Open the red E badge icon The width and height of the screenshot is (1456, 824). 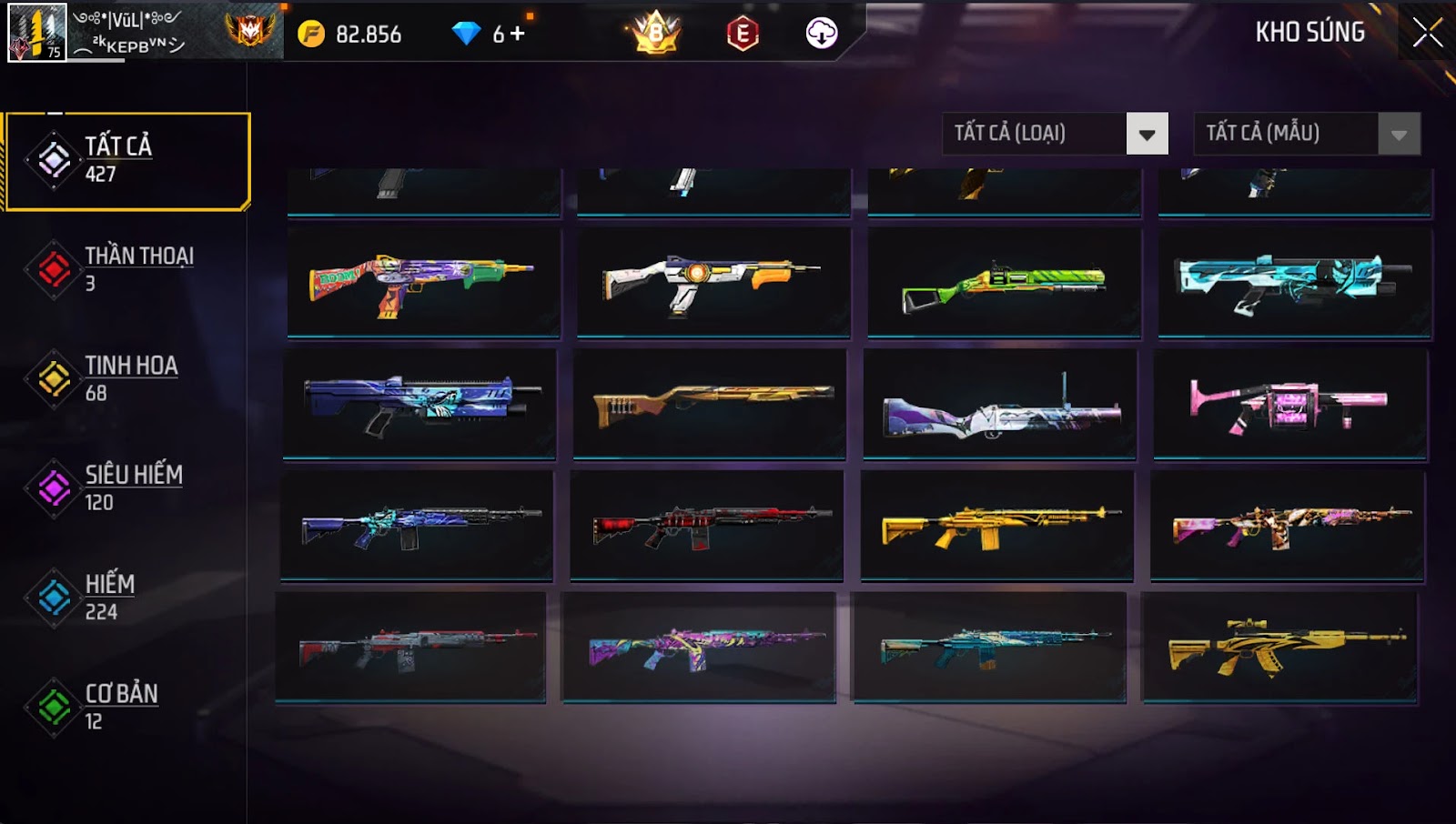tap(743, 35)
